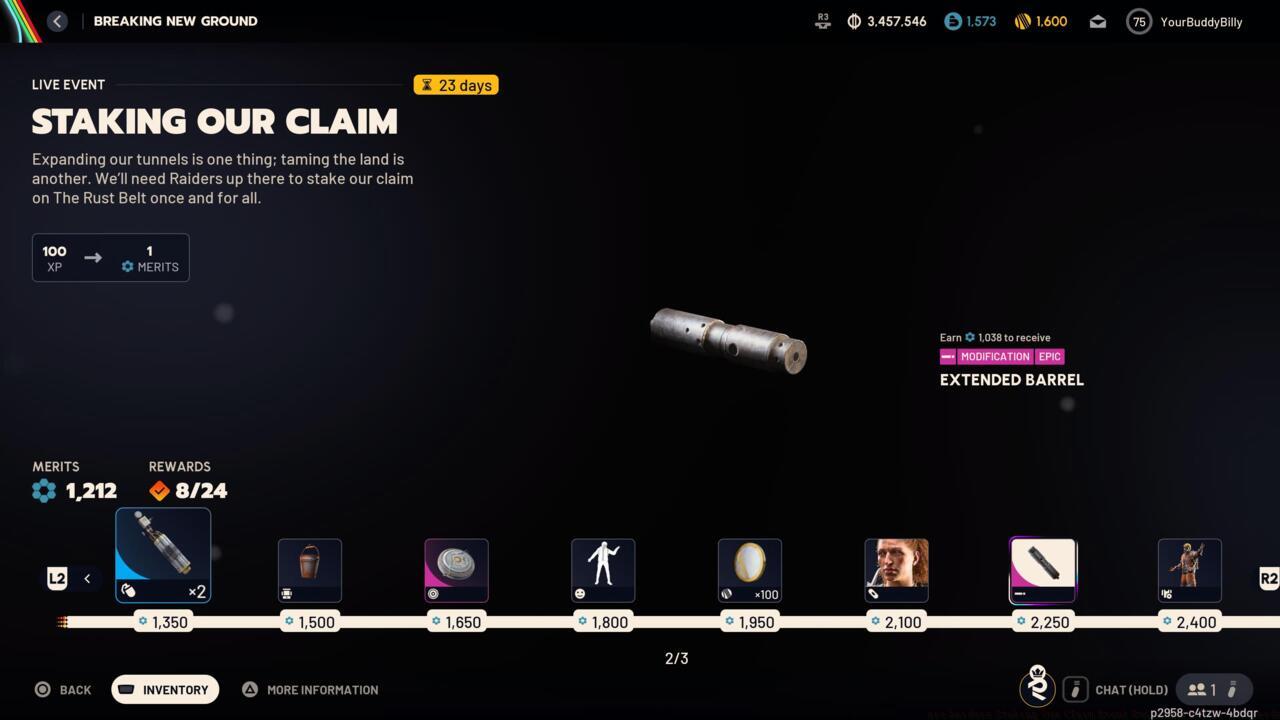Open More Information

coord(310,689)
